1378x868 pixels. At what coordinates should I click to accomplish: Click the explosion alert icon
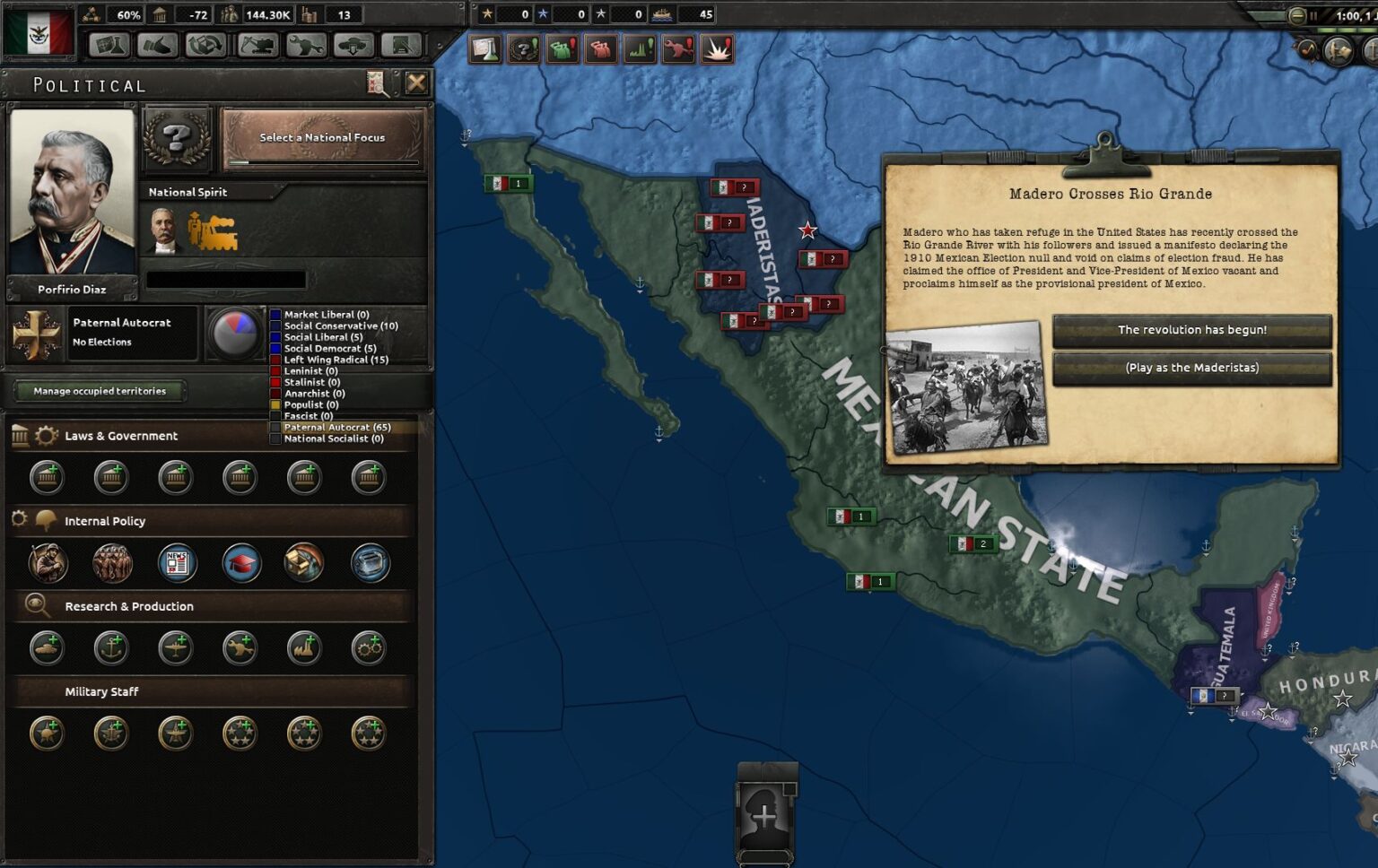(x=717, y=49)
